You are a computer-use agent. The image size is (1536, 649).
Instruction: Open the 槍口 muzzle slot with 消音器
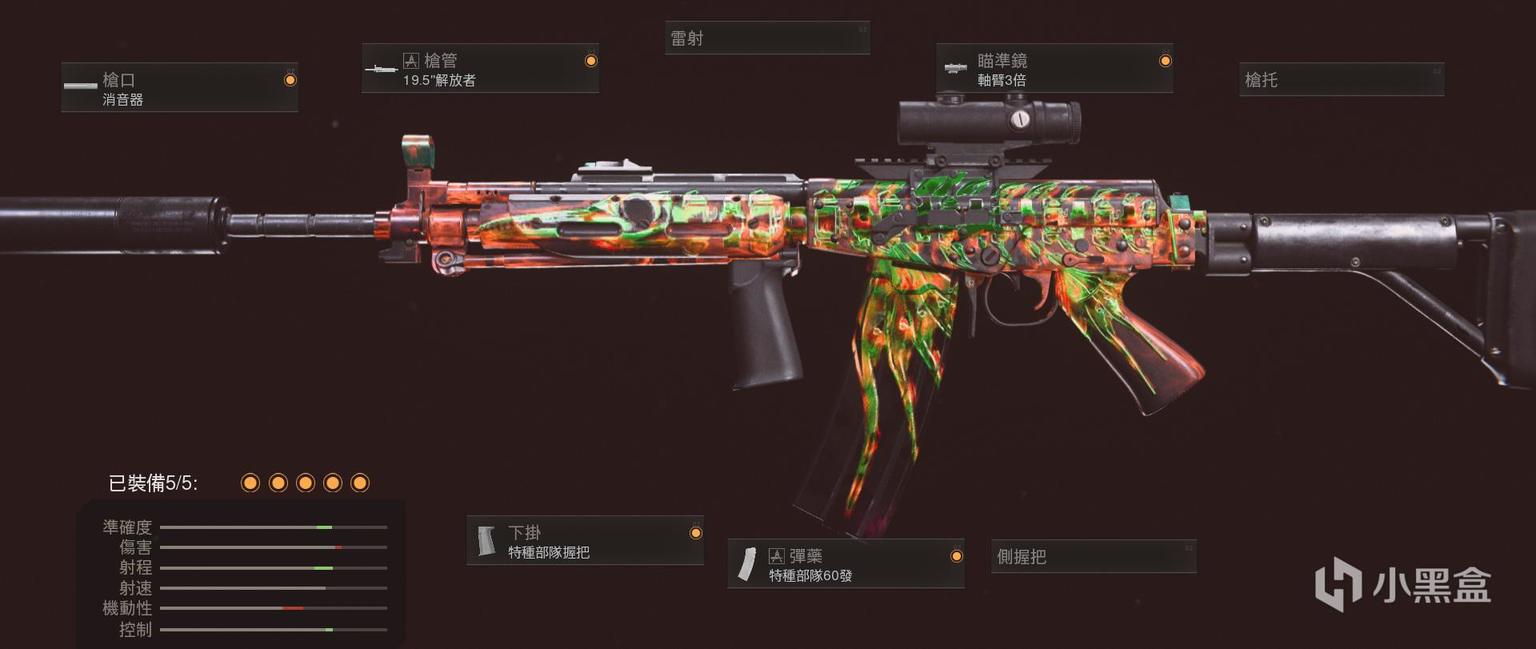click(179, 88)
